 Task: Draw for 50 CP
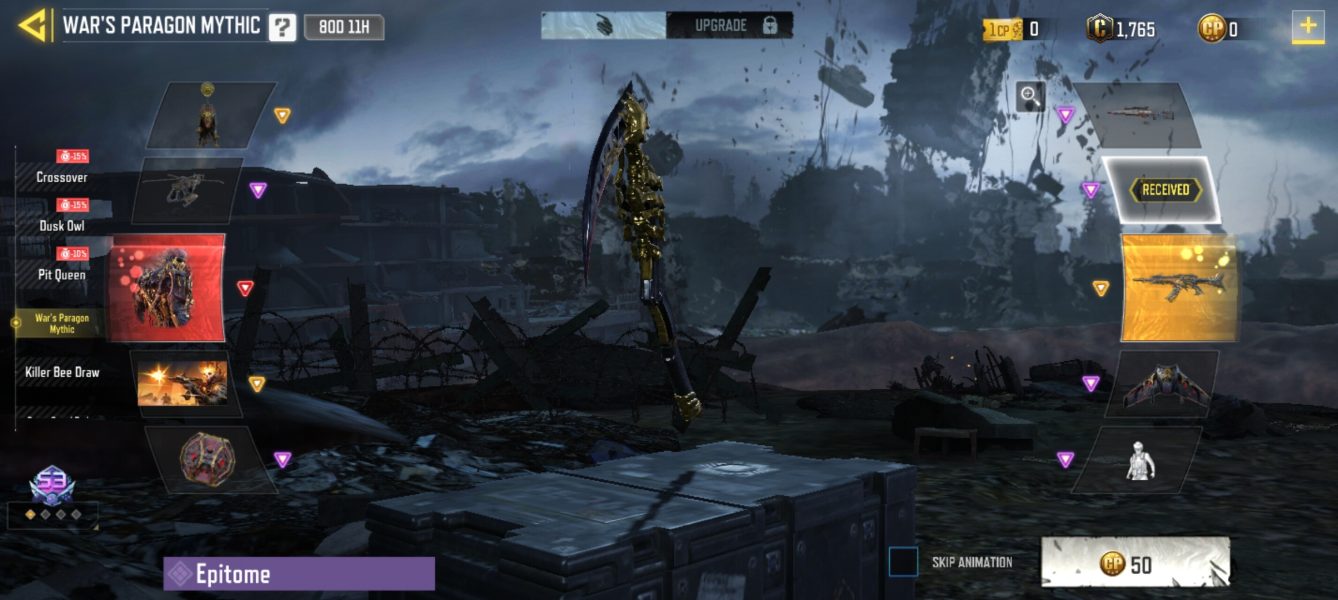click(x=1135, y=564)
